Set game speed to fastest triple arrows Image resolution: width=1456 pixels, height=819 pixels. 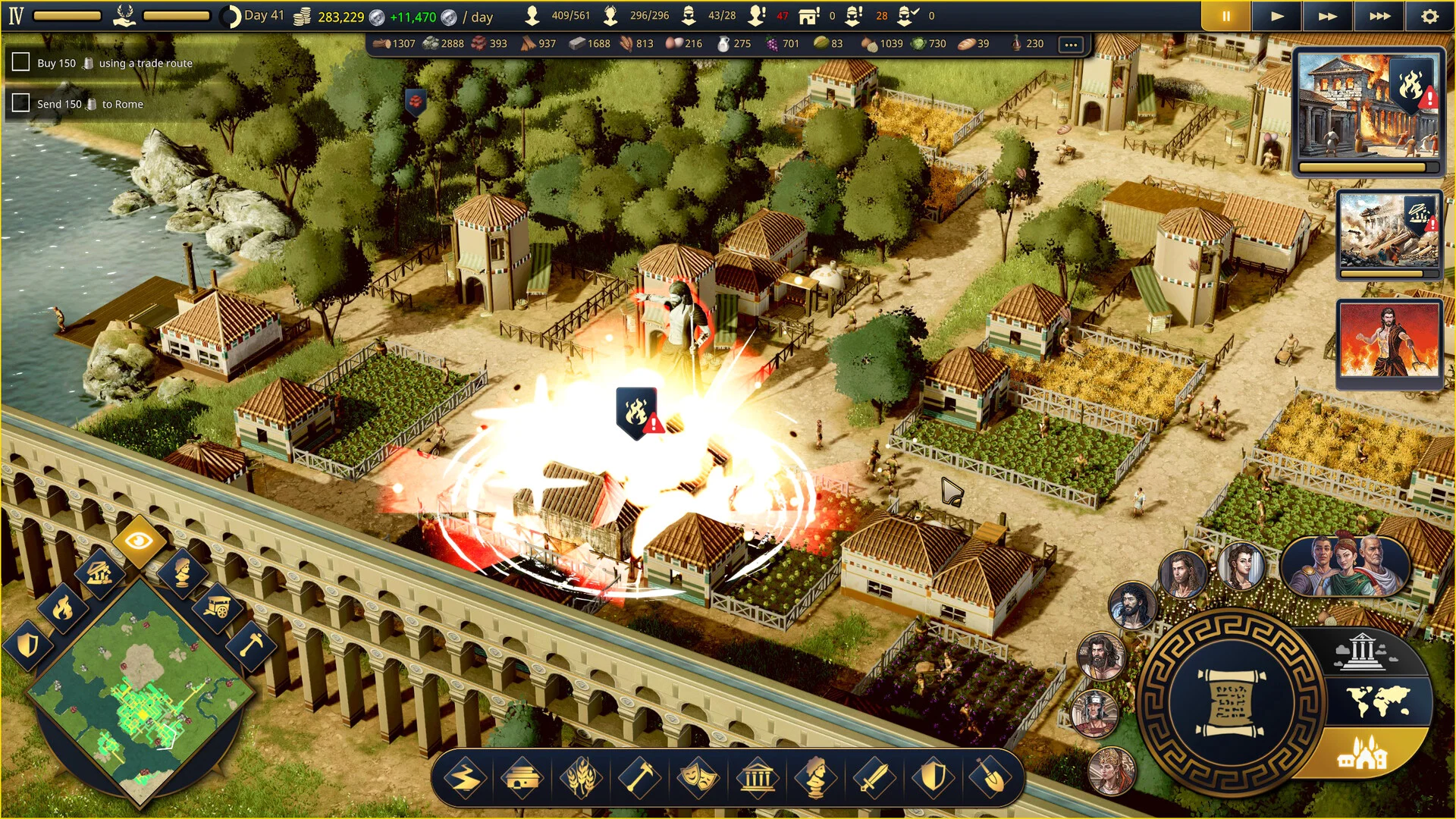pos(1379,16)
